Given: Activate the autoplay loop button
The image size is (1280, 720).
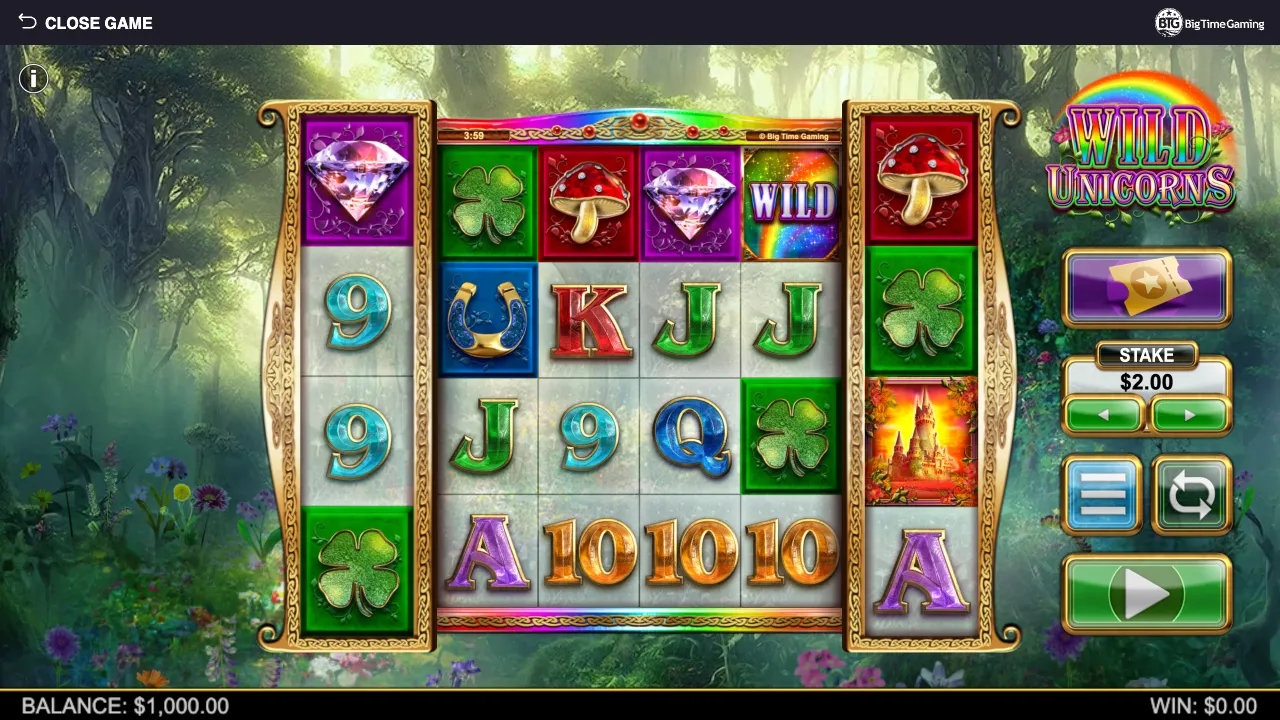Looking at the screenshot, I should point(1191,495).
